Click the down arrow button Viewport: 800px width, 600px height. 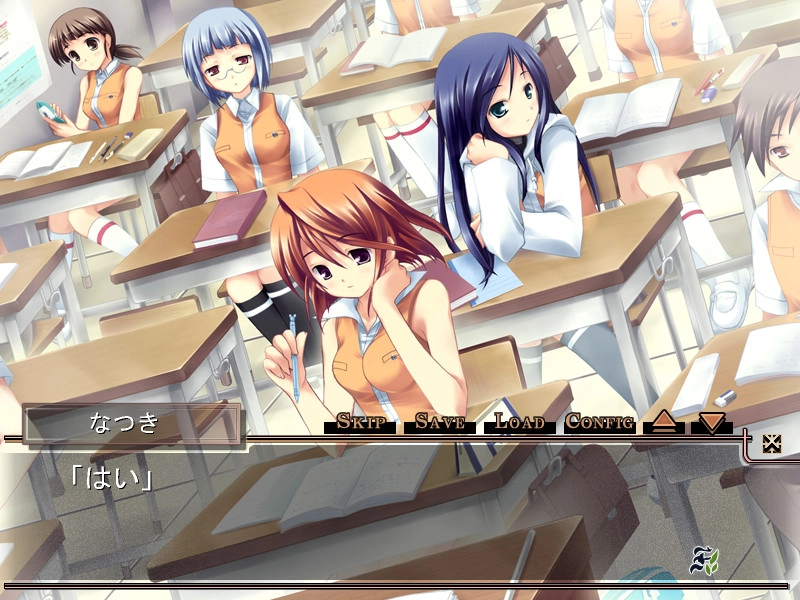pyautogui.click(x=711, y=422)
